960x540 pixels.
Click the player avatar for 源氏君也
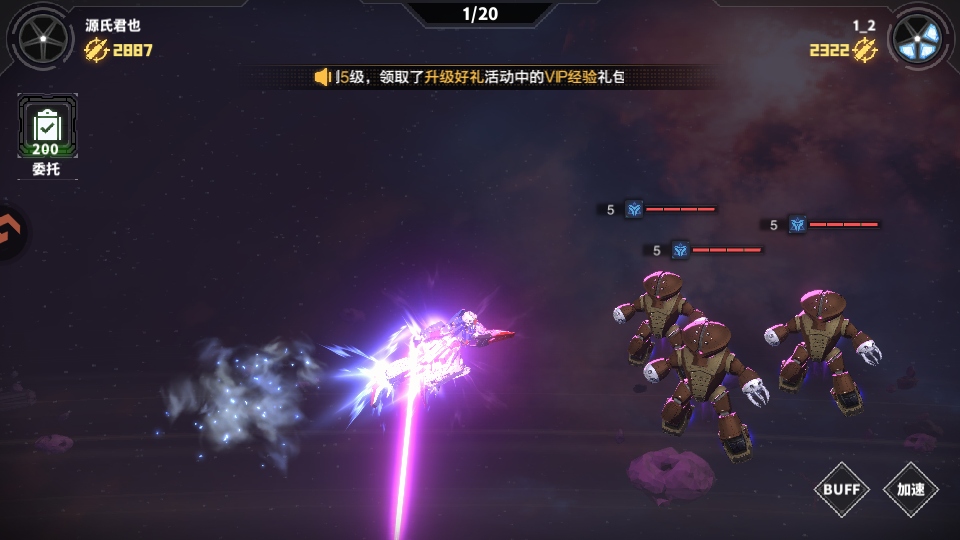coord(43,37)
